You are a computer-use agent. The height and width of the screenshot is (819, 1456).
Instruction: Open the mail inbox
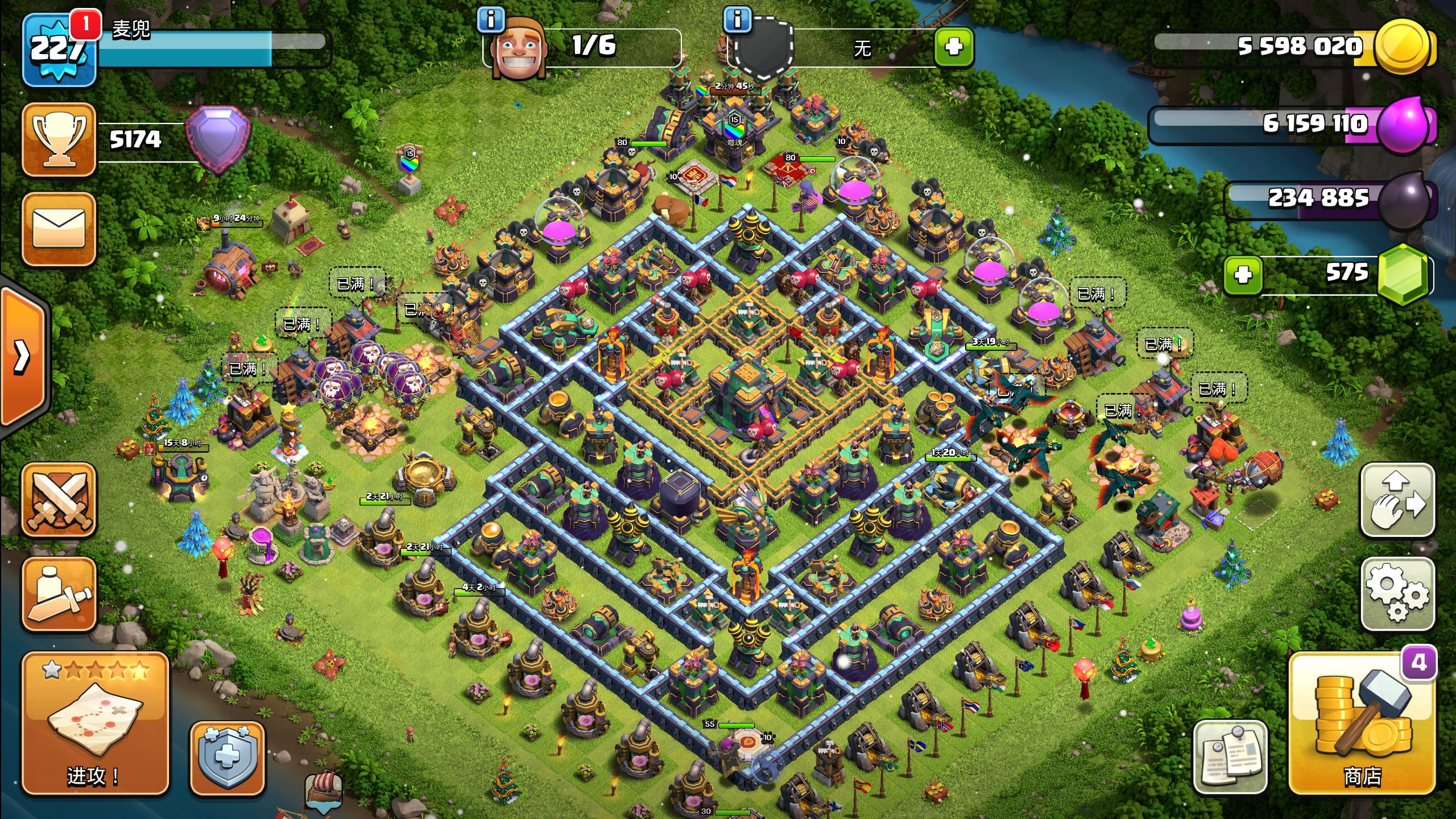(x=59, y=229)
